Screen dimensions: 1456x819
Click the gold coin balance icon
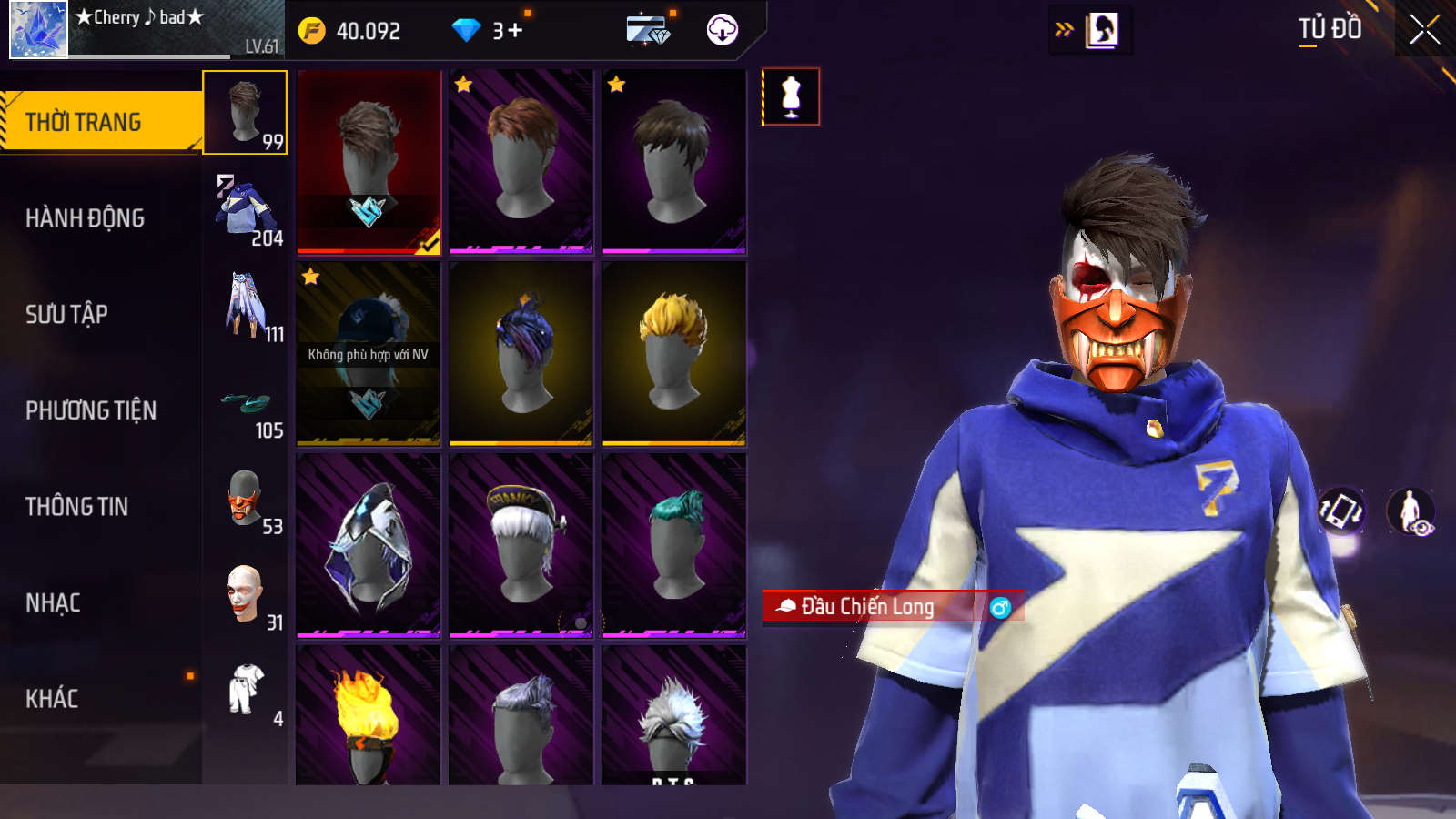pyautogui.click(x=312, y=31)
